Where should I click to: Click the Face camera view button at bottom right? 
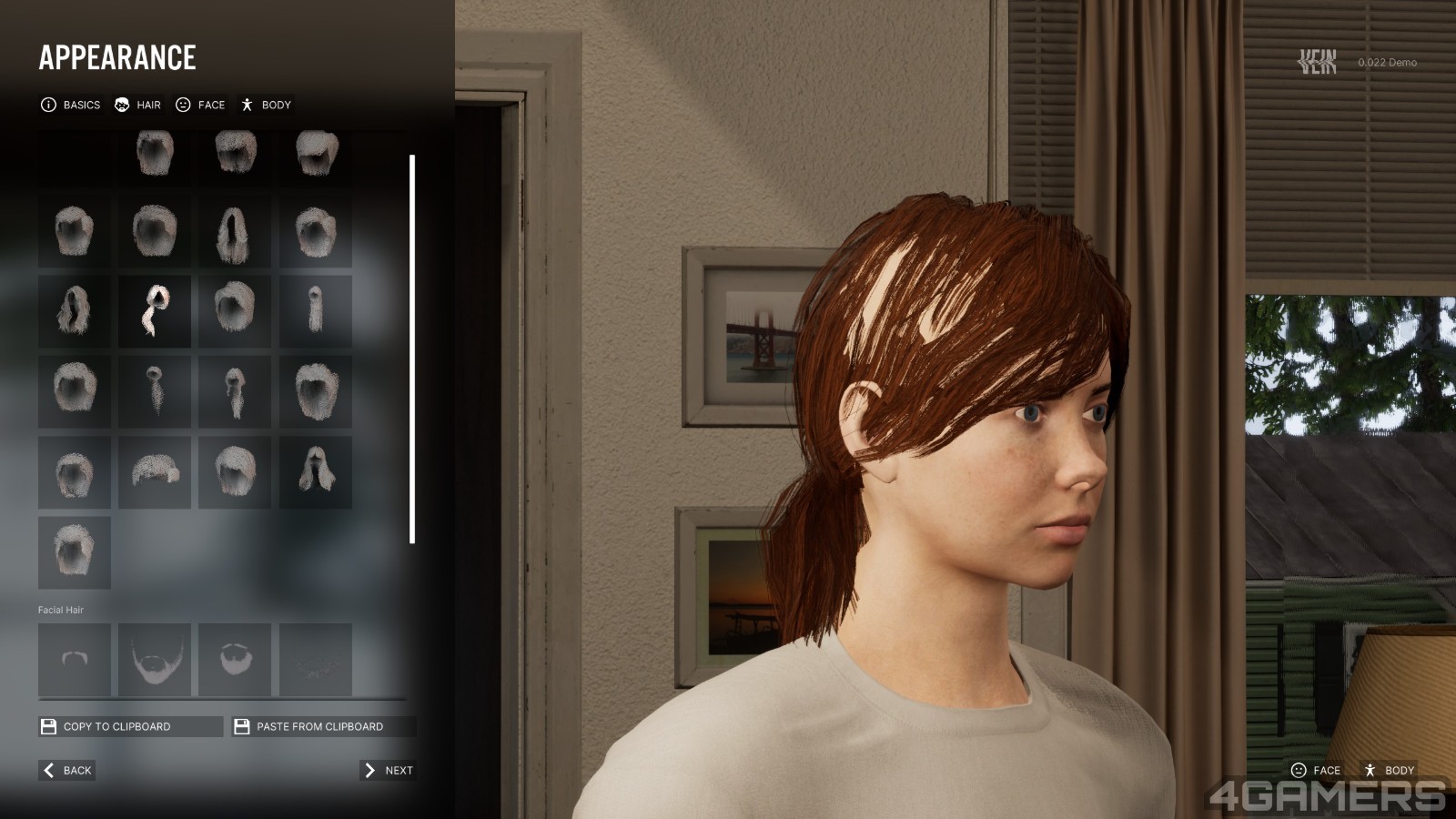click(x=1316, y=770)
